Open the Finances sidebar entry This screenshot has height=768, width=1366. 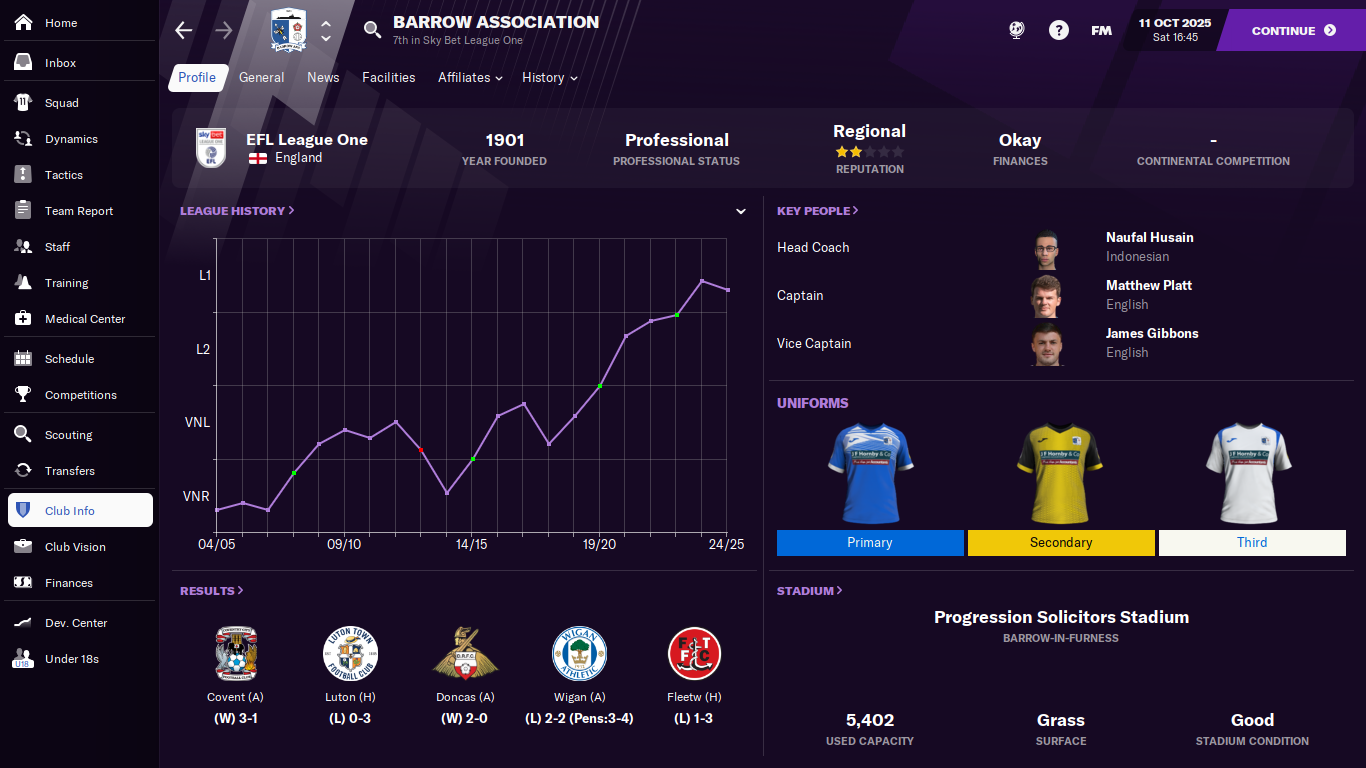[x=68, y=583]
